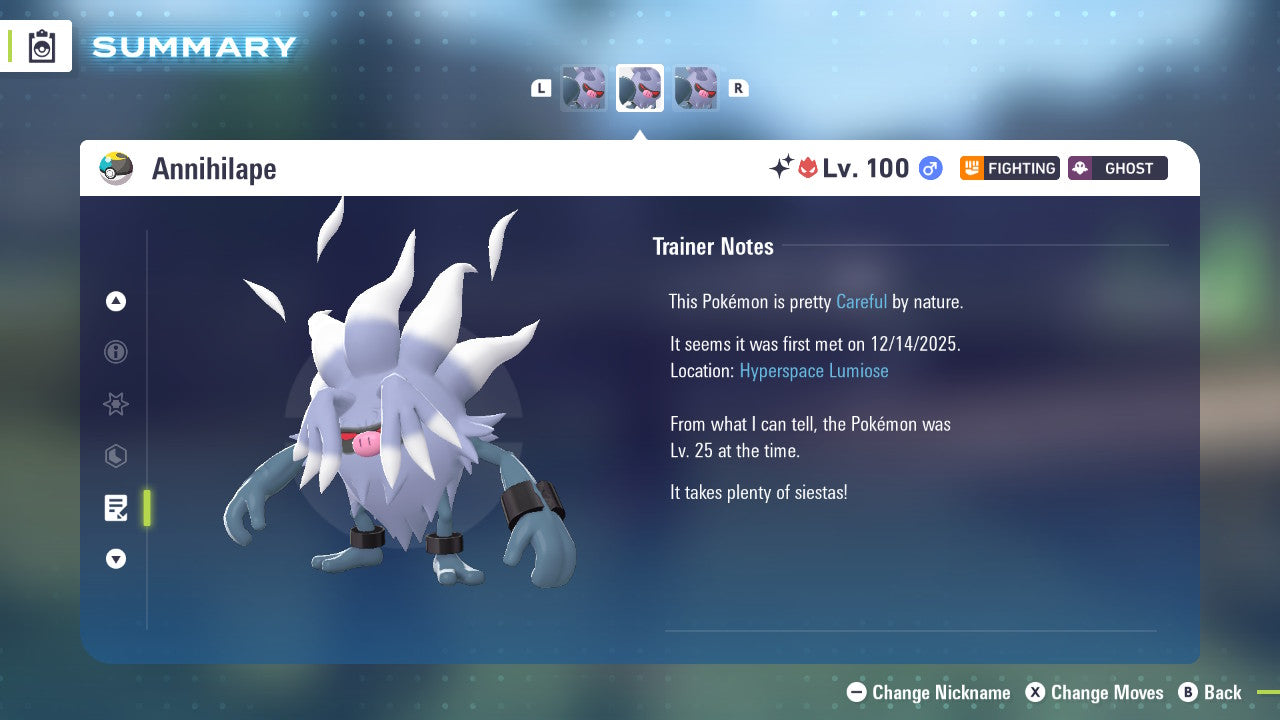This screenshot has height=720, width=1280.
Task: Select the highlighted center Pokémon thumbnail
Action: [x=639, y=88]
